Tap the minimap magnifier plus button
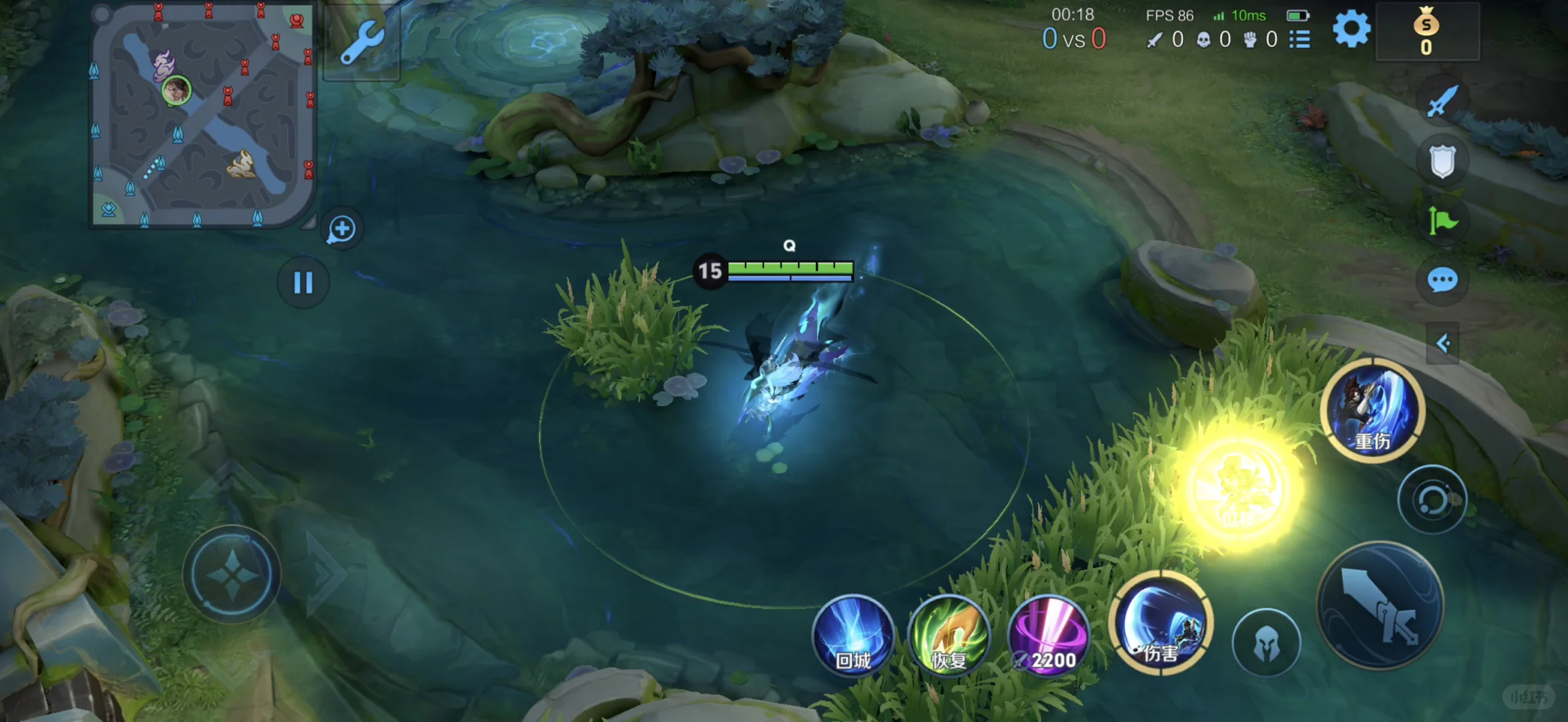This screenshot has width=1568, height=722. click(342, 229)
